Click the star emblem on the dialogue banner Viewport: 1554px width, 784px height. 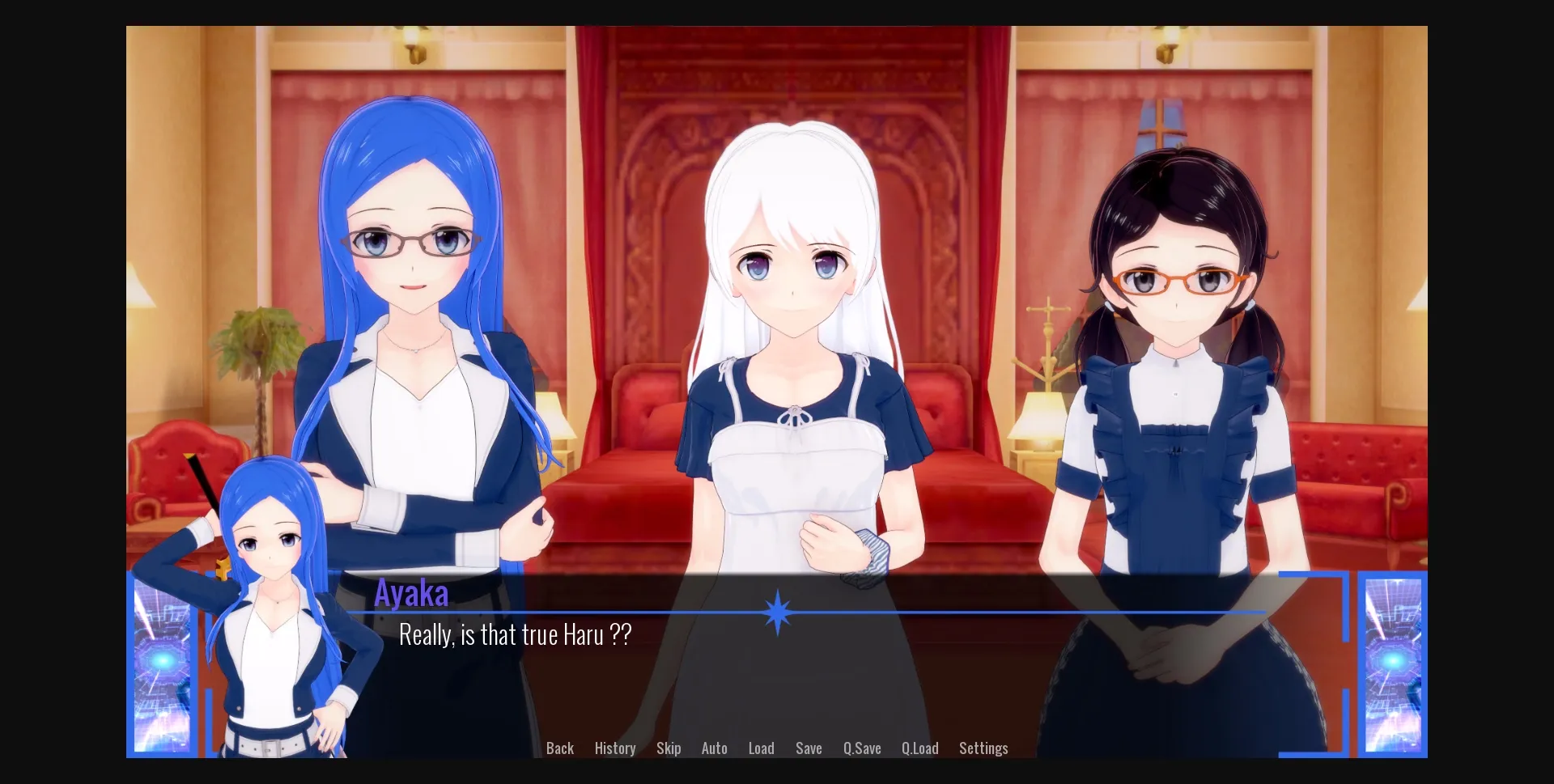tap(776, 613)
